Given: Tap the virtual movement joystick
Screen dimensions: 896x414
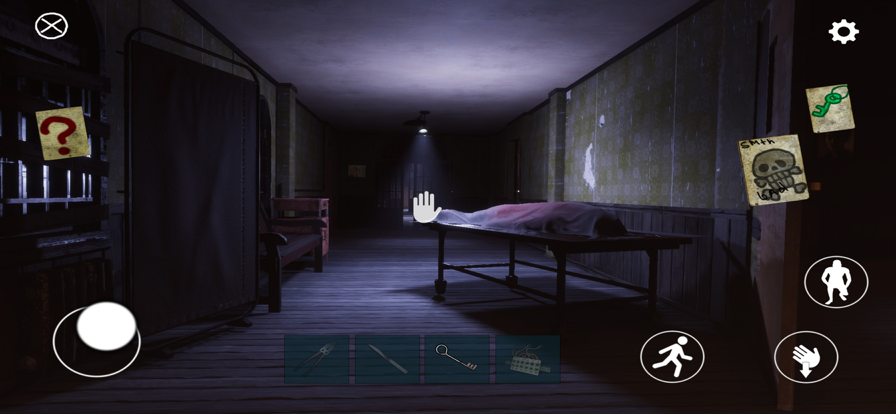Looking at the screenshot, I should [105, 327].
